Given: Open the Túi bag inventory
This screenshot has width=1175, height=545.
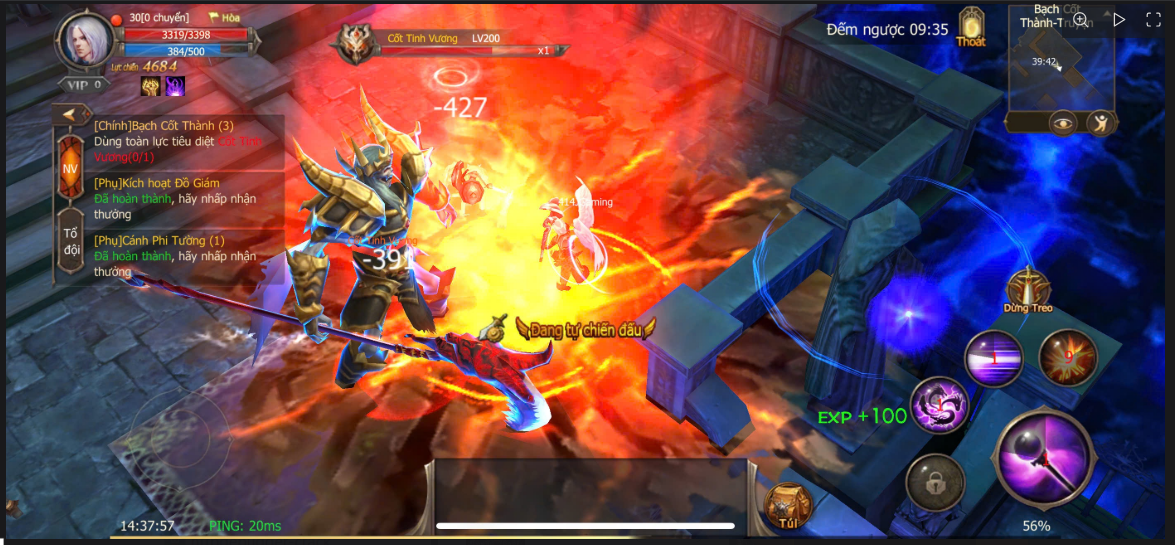Looking at the screenshot, I should click(786, 506).
